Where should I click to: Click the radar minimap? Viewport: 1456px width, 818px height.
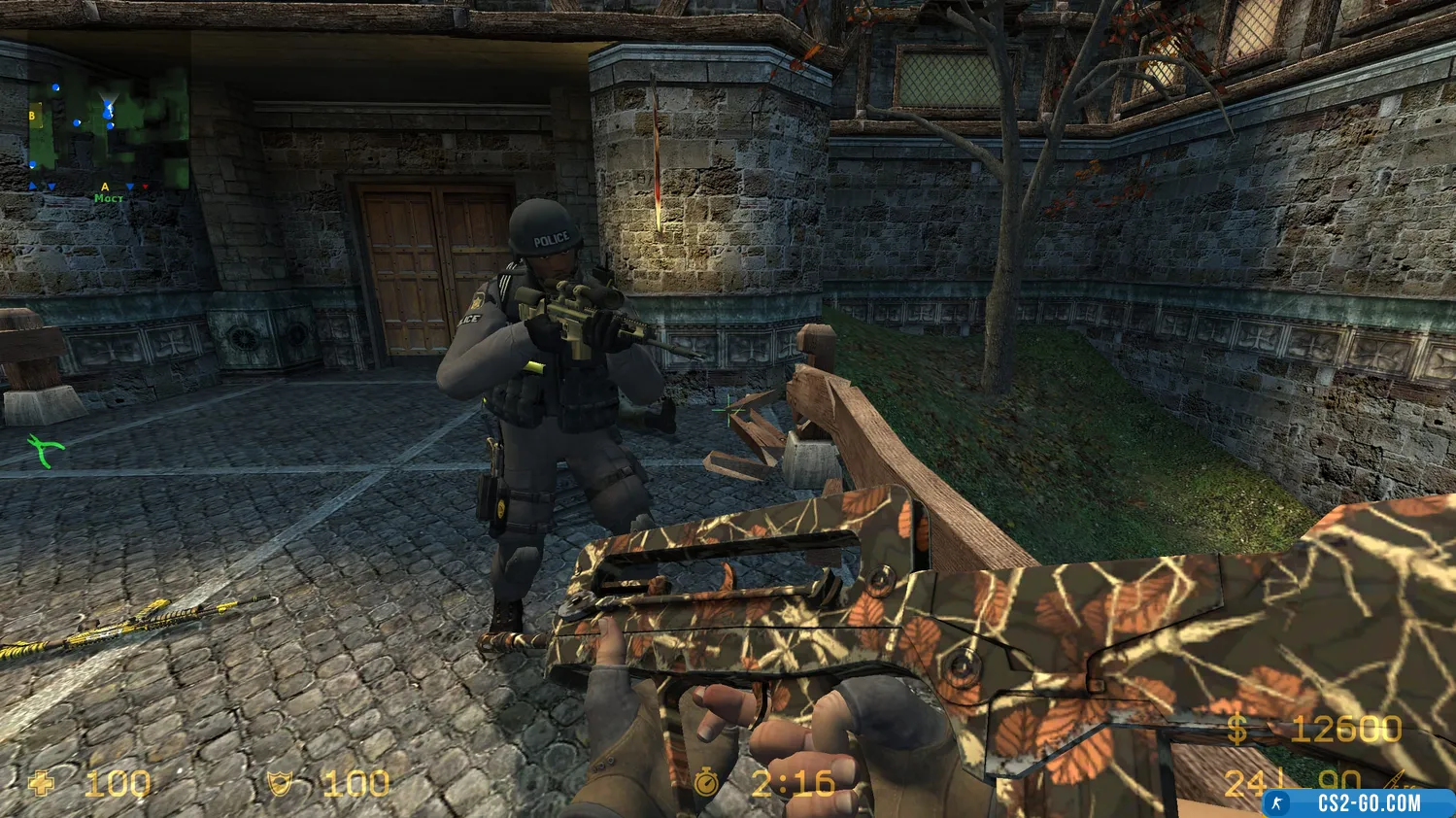105,133
